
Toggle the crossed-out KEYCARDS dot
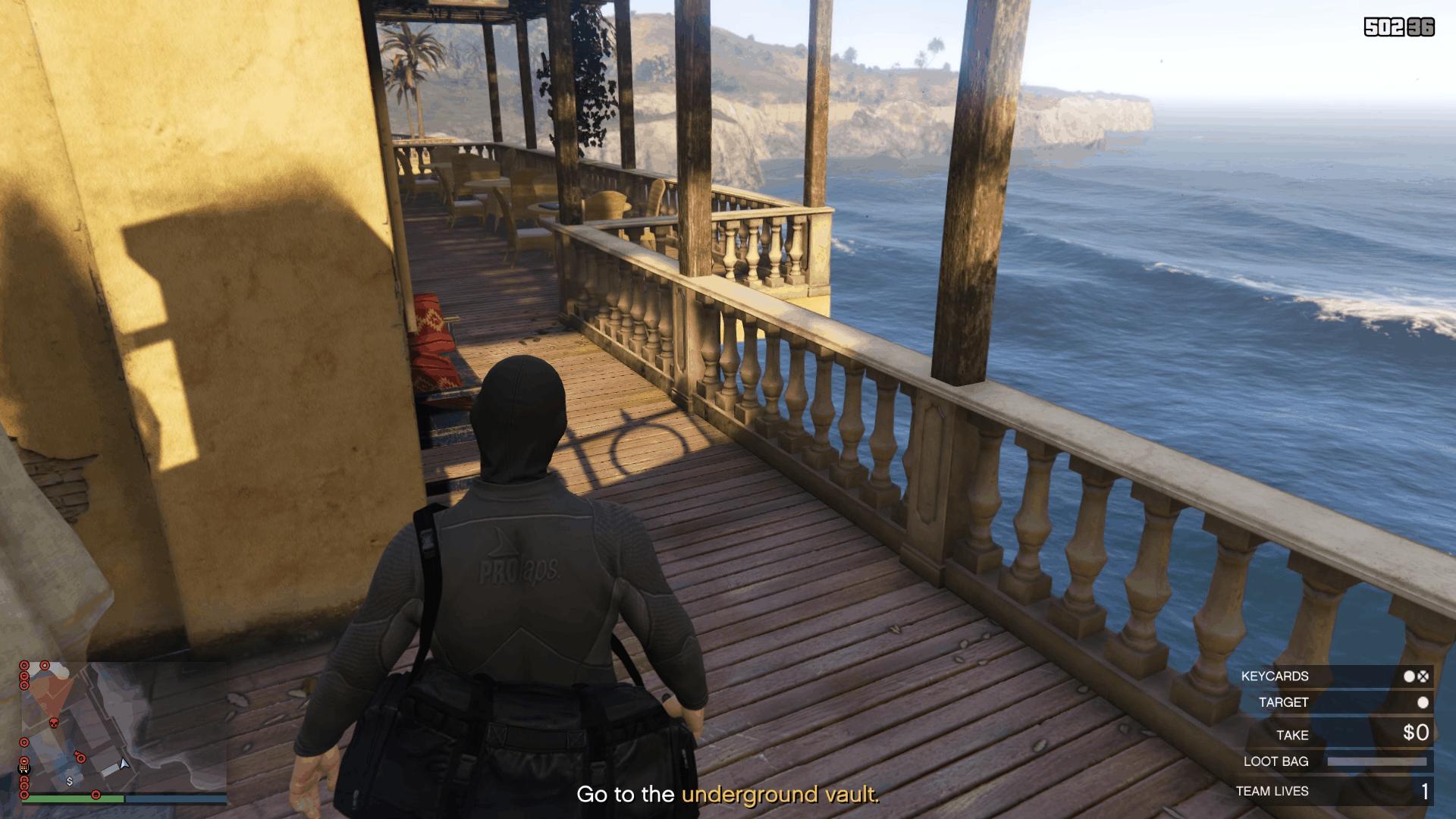[x=1424, y=676]
